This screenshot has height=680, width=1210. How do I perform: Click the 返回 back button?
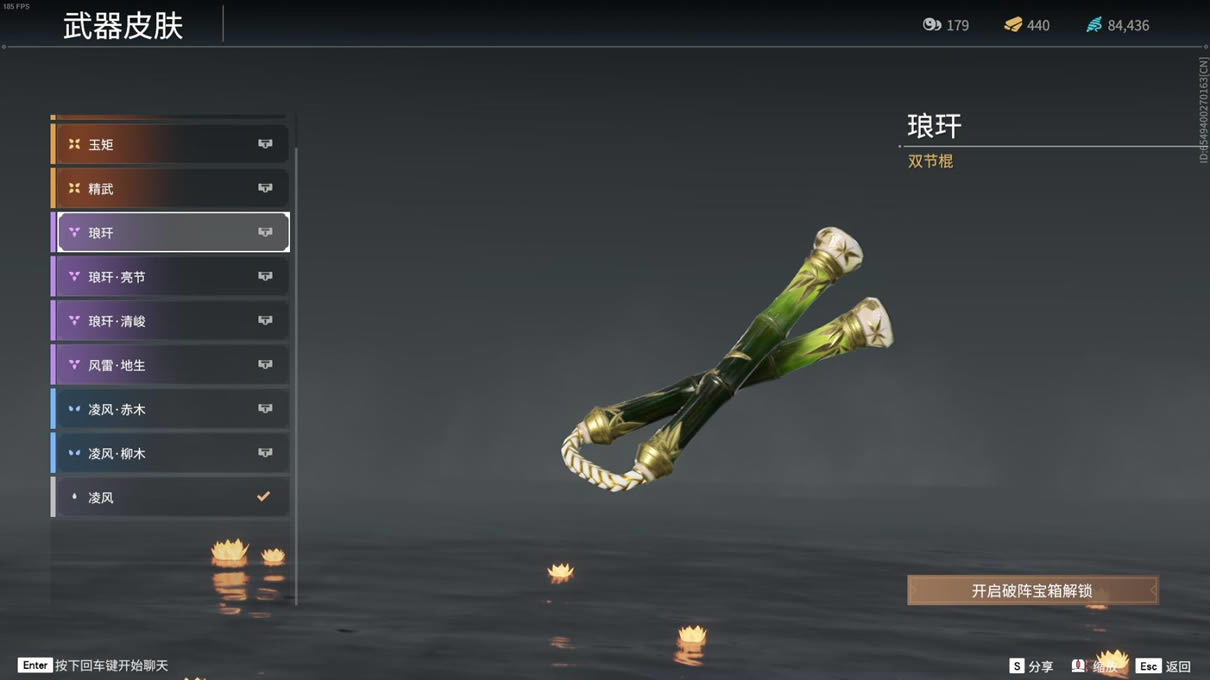click(x=1164, y=666)
